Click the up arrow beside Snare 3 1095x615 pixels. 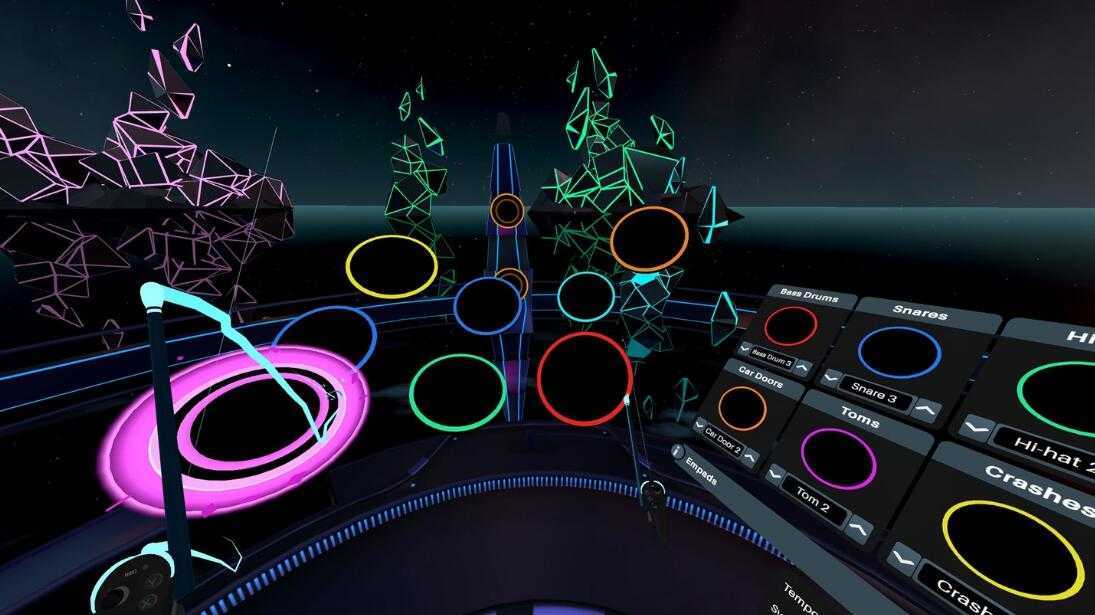click(927, 410)
